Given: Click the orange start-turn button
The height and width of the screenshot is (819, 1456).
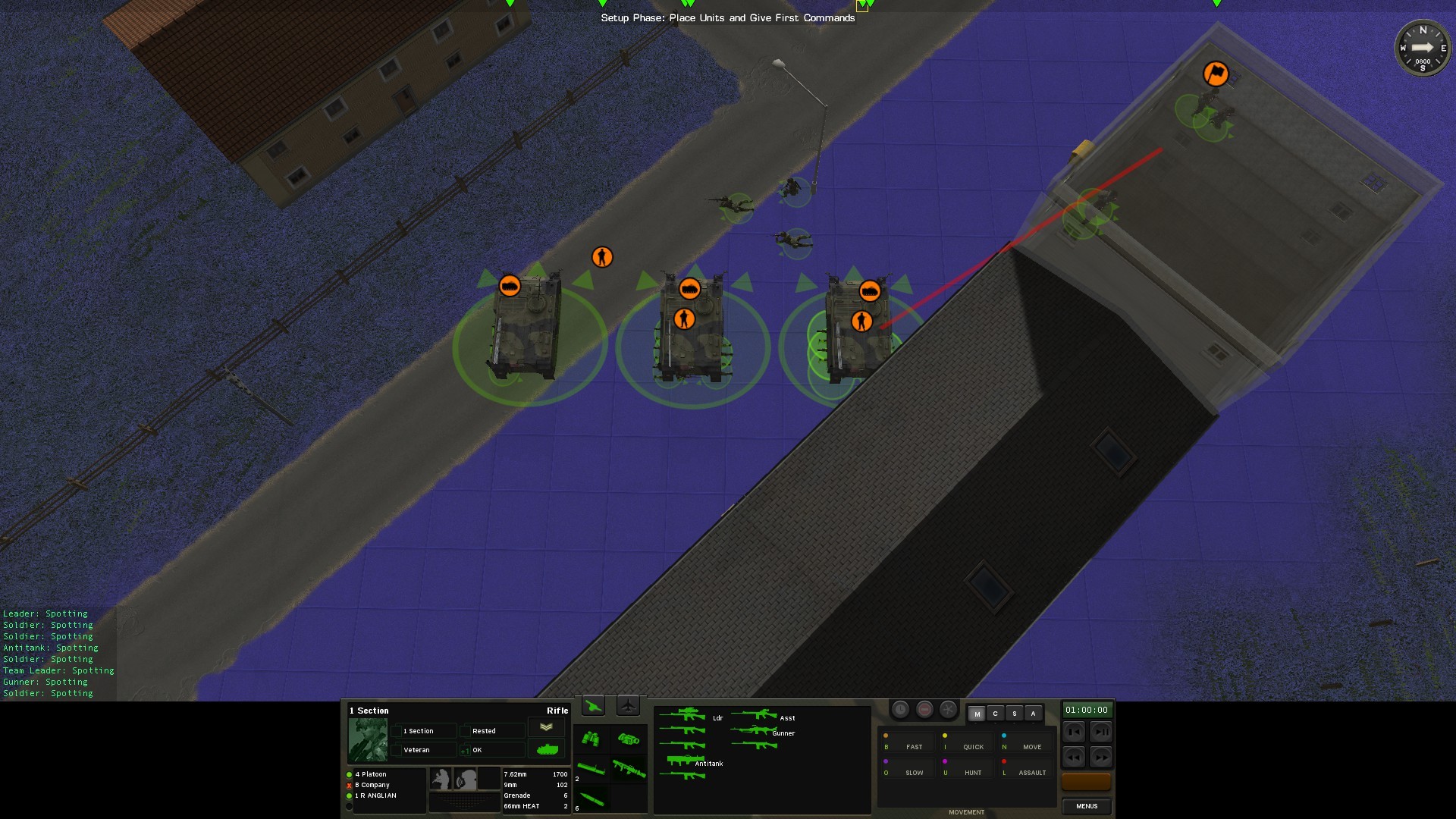Looking at the screenshot, I should coord(1086,781).
